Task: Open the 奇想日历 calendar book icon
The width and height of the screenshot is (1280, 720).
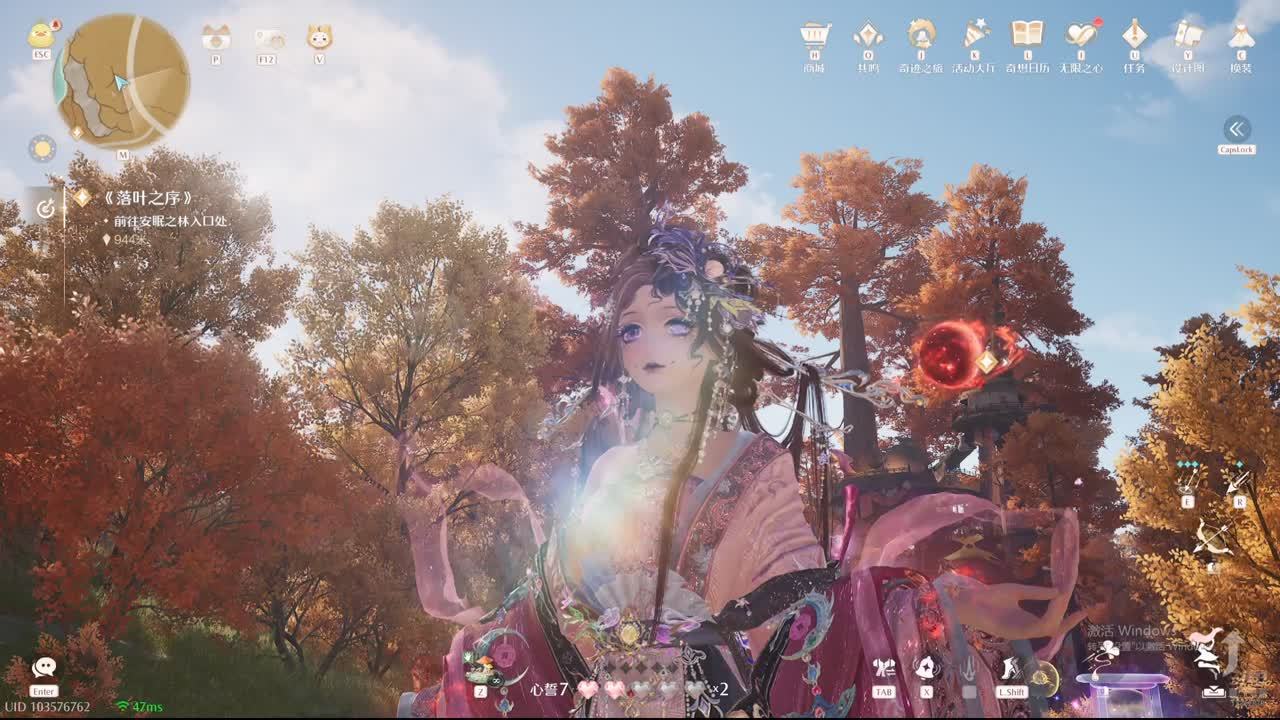Action: (1027, 36)
